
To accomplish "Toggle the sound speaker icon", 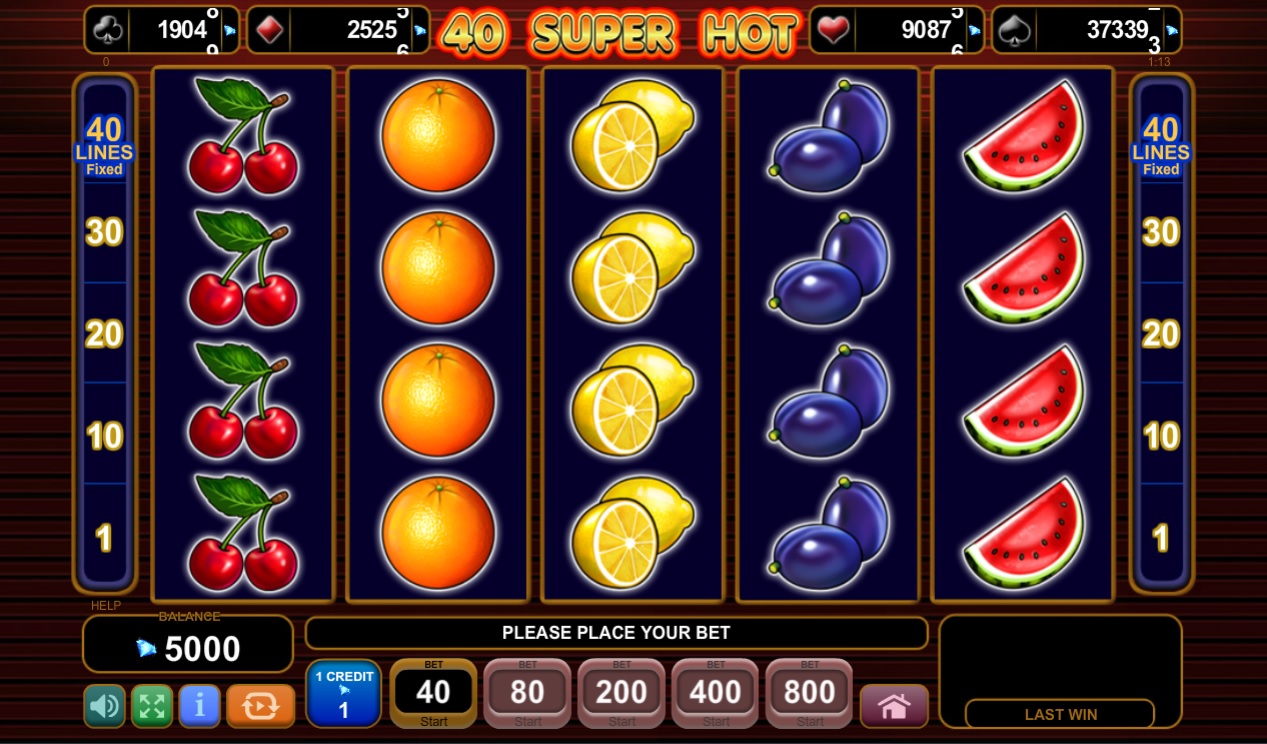I will click(104, 706).
